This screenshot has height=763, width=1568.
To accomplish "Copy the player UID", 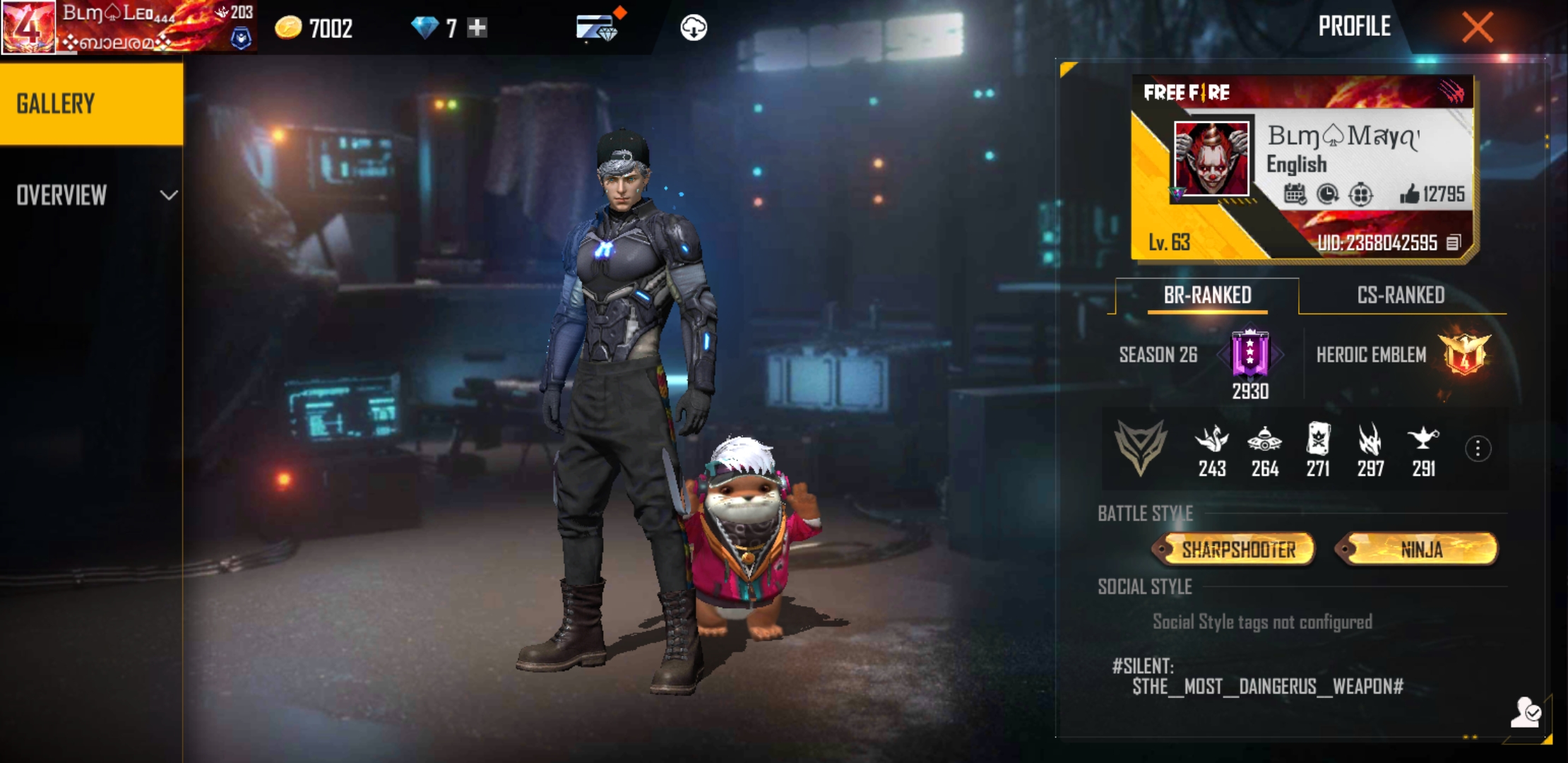I will point(1453,243).
